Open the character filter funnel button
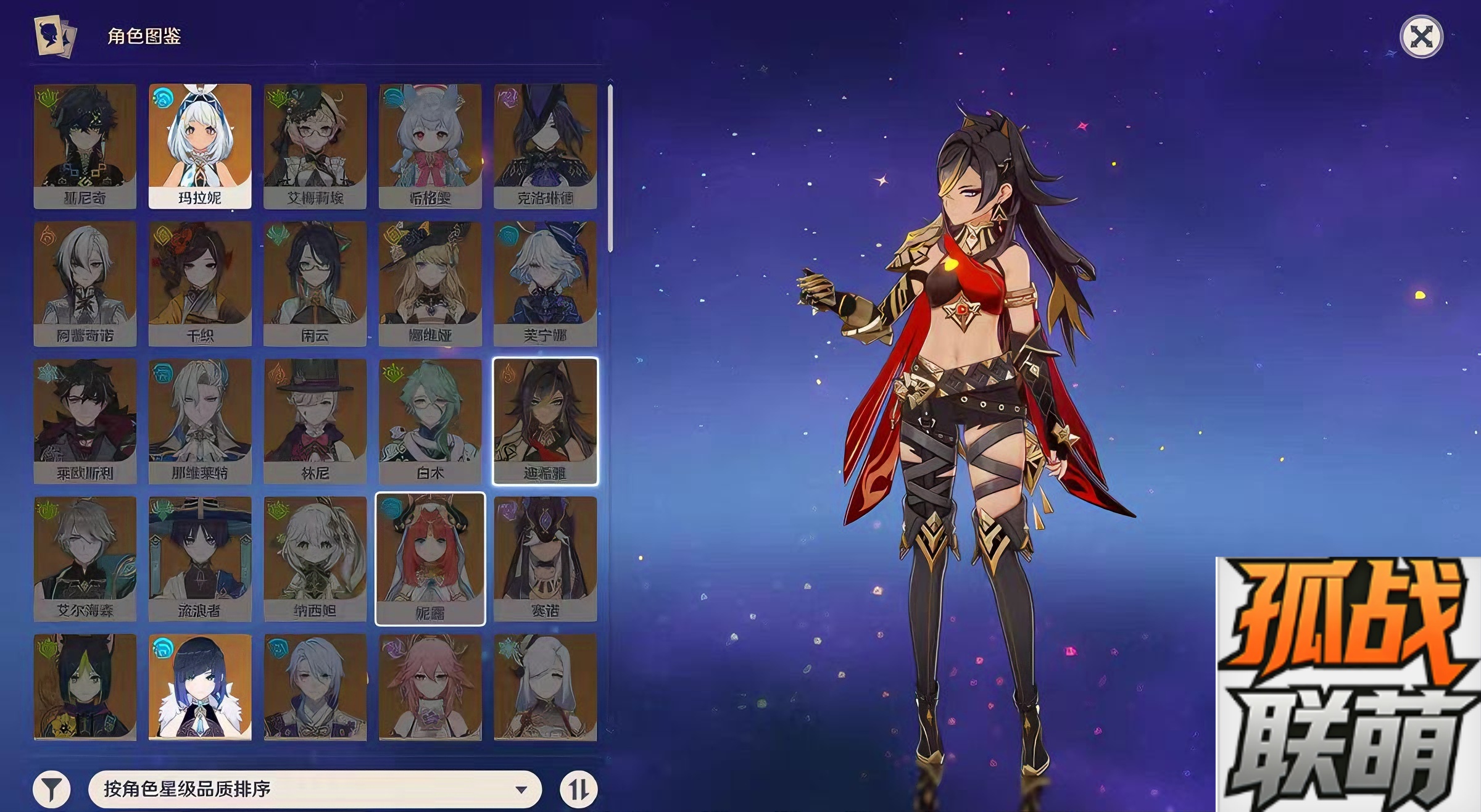 coord(52,789)
